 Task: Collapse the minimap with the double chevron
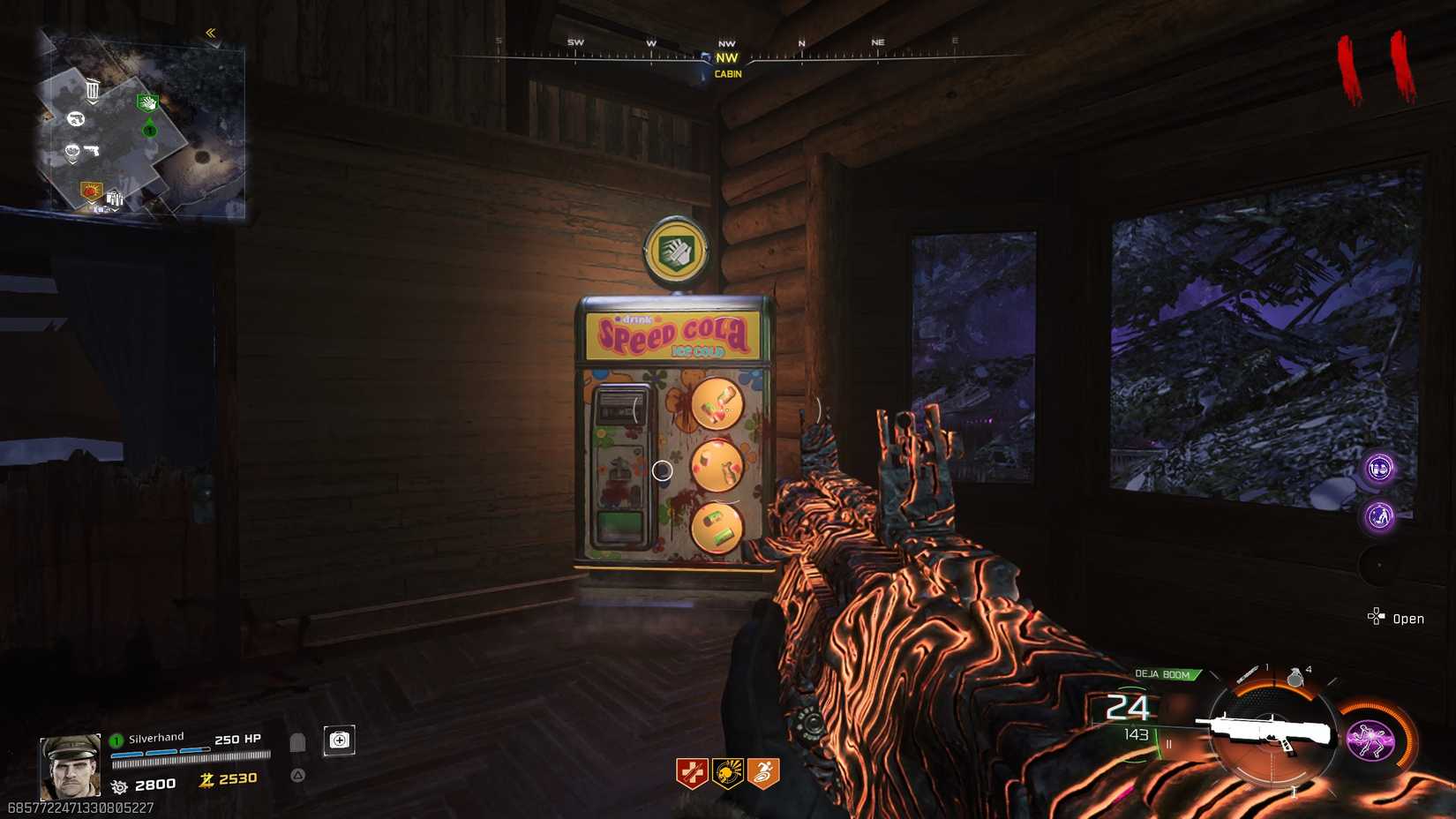pos(210,31)
